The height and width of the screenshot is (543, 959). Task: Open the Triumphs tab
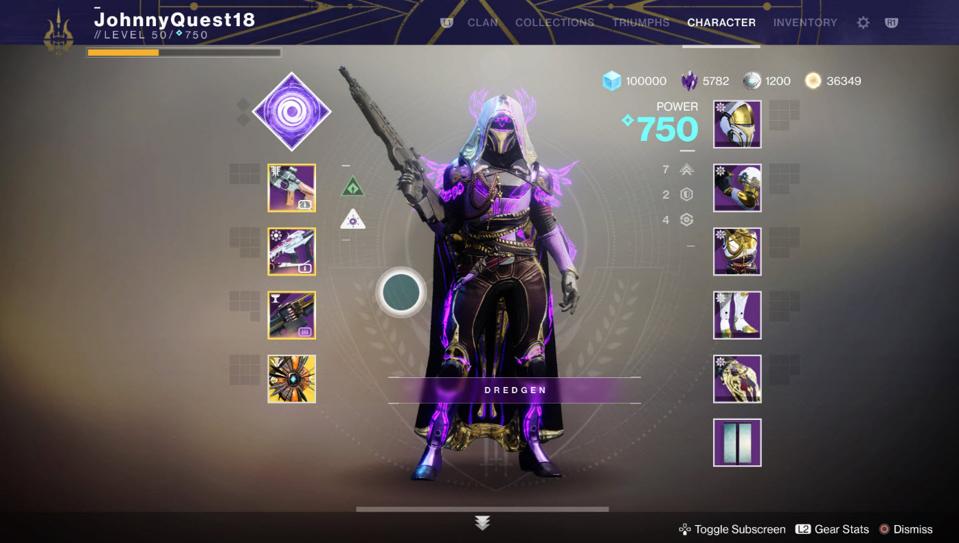pos(640,22)
